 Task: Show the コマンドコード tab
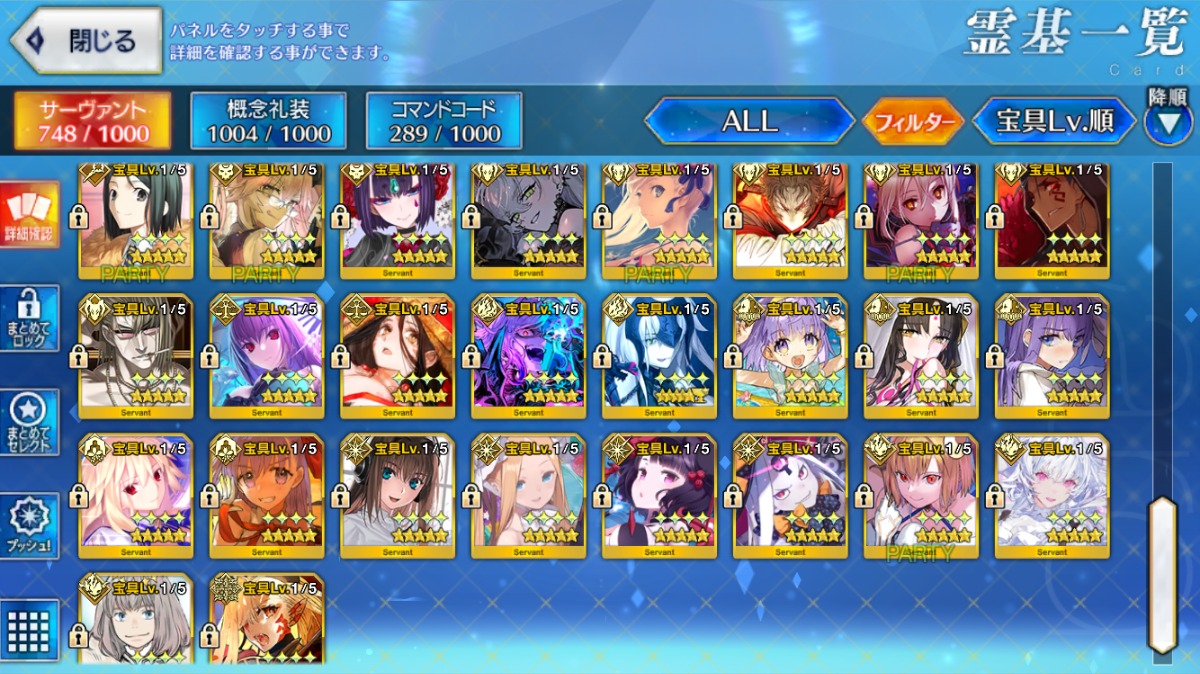[444, 122]
